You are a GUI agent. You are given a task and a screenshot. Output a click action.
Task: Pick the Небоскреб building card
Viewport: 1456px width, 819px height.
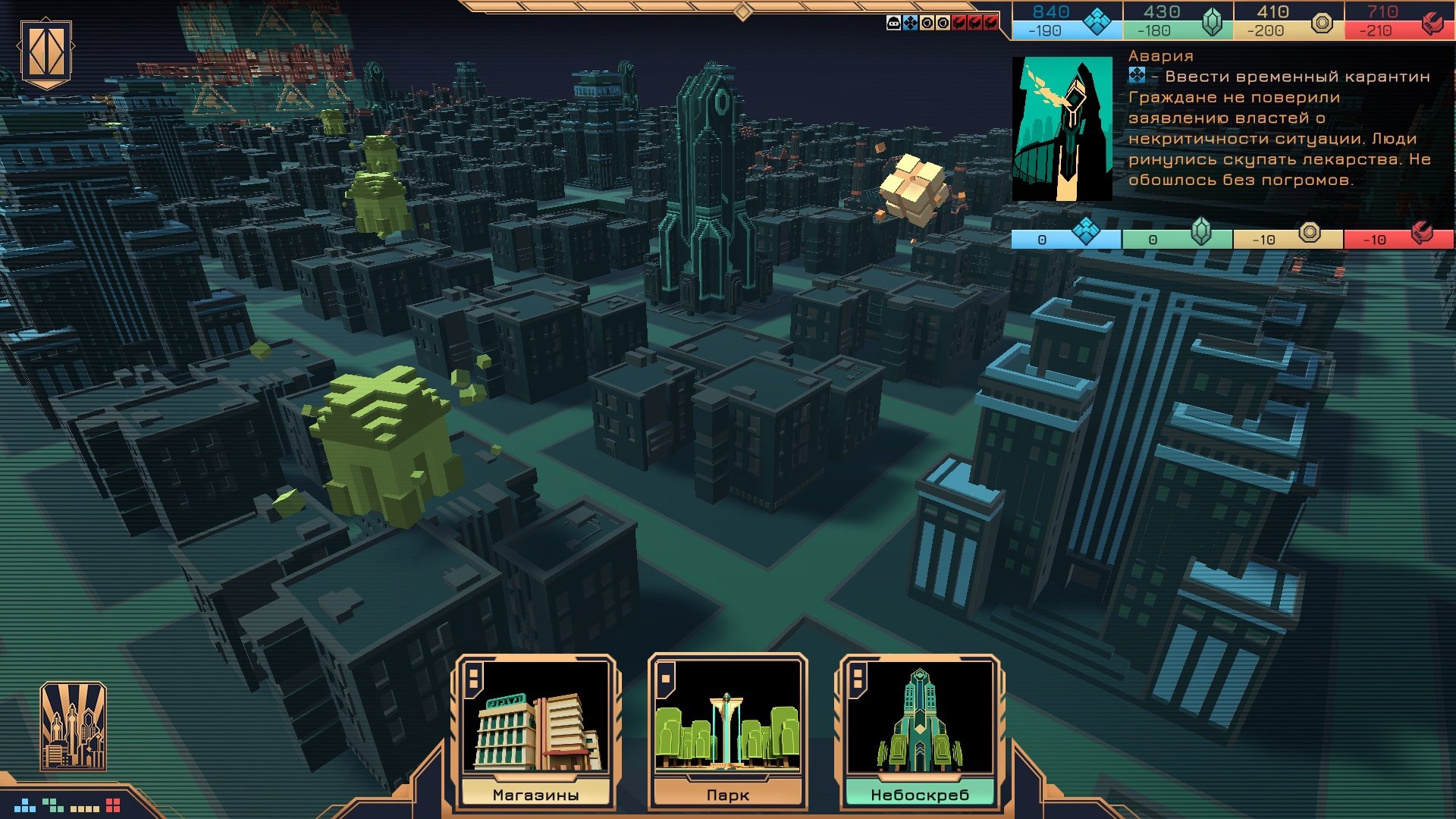point(919,732)
